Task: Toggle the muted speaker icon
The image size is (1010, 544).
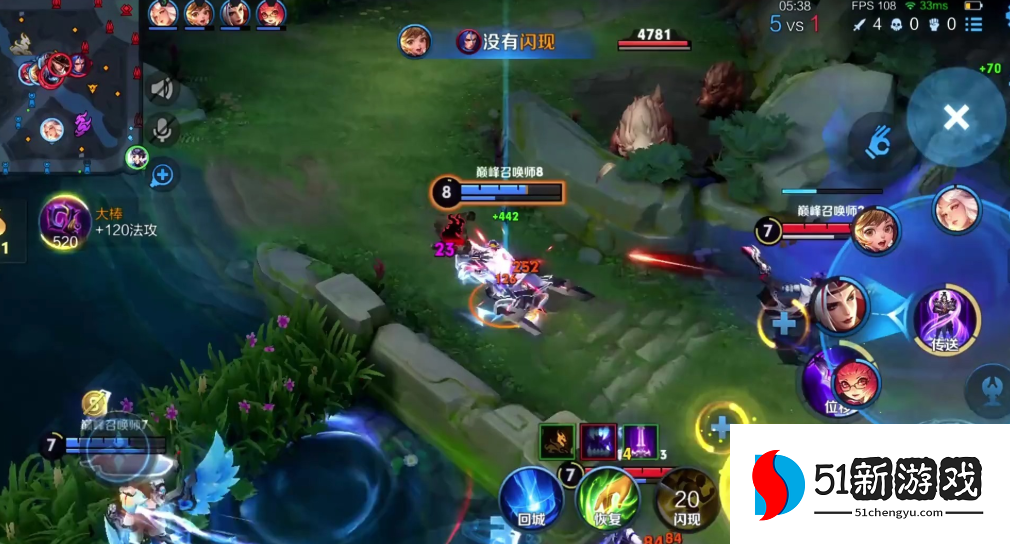Action: pos(163,88)
